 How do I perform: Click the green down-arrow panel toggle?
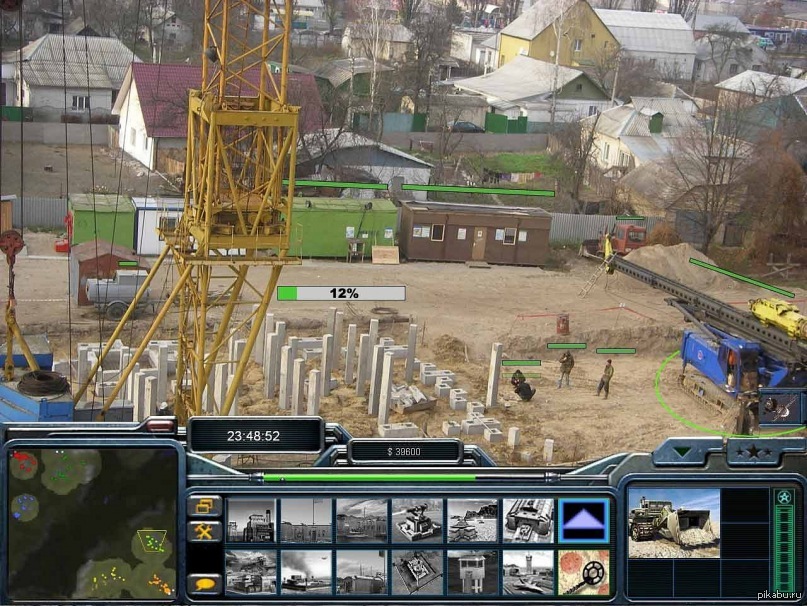coord(684,452)
